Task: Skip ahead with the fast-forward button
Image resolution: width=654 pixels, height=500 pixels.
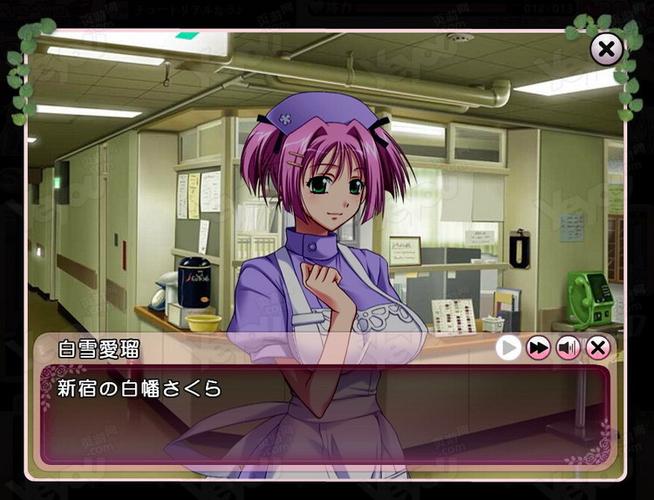Action: (539, 348)
